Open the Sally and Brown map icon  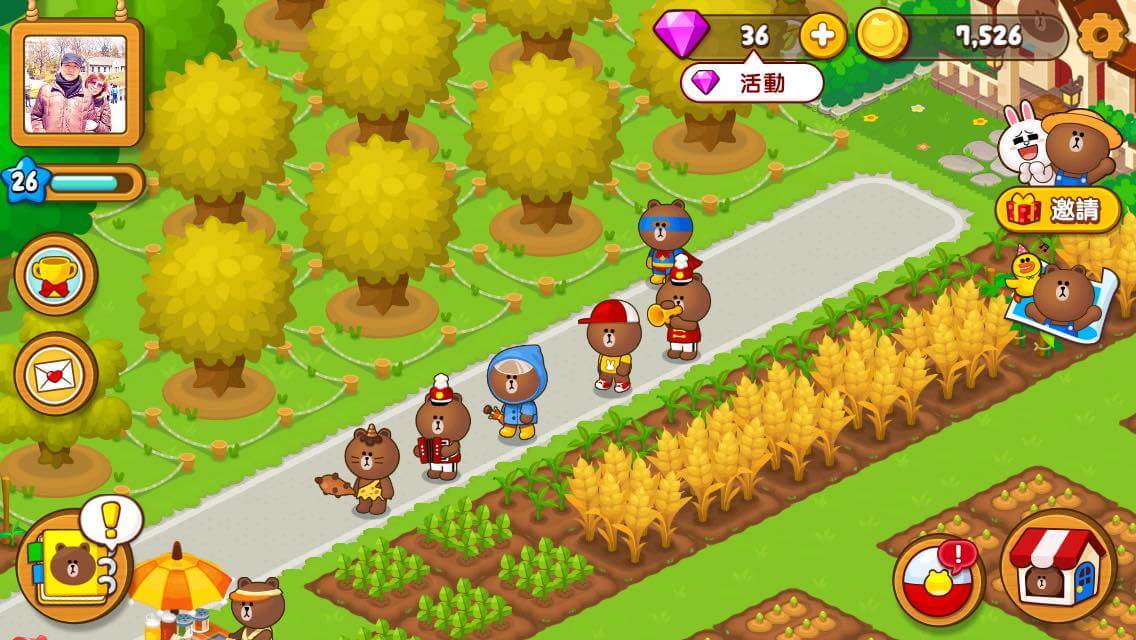click(x=1058, y=295)
